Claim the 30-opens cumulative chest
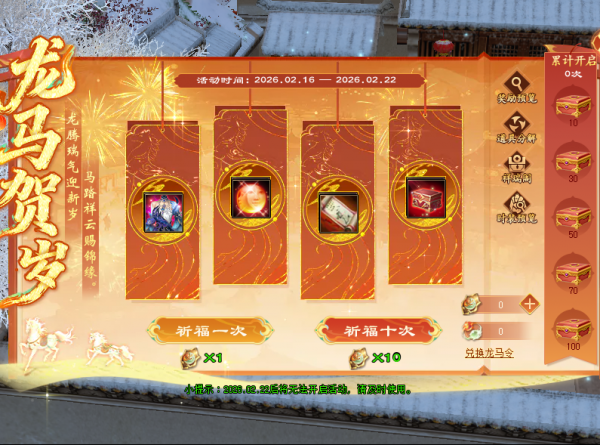The width and height of the screenshot is (600, 445). point(574,161)
